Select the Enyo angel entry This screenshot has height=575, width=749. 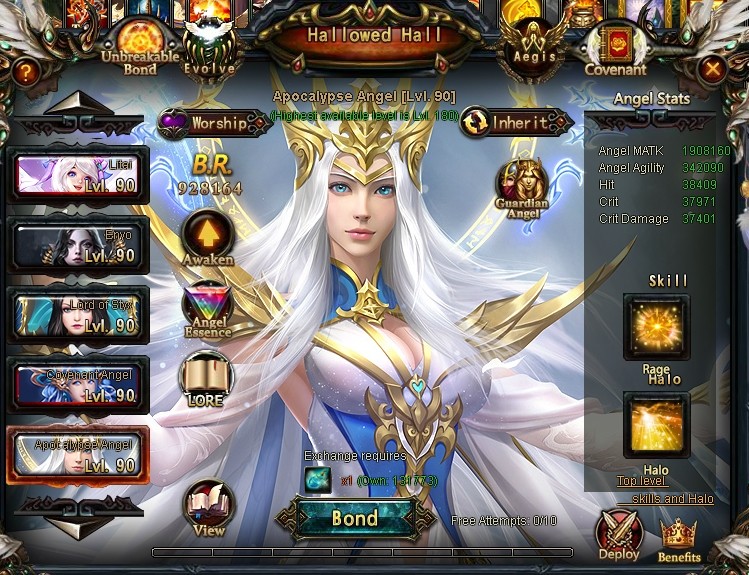coord(78,246)
